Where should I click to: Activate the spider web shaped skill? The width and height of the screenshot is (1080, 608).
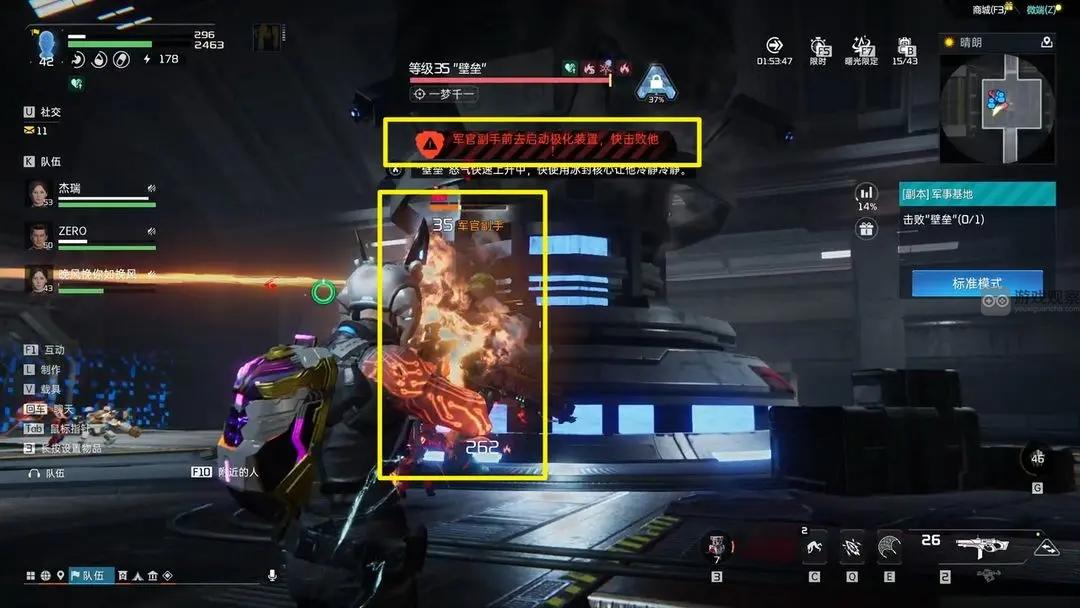click(888, 546)
